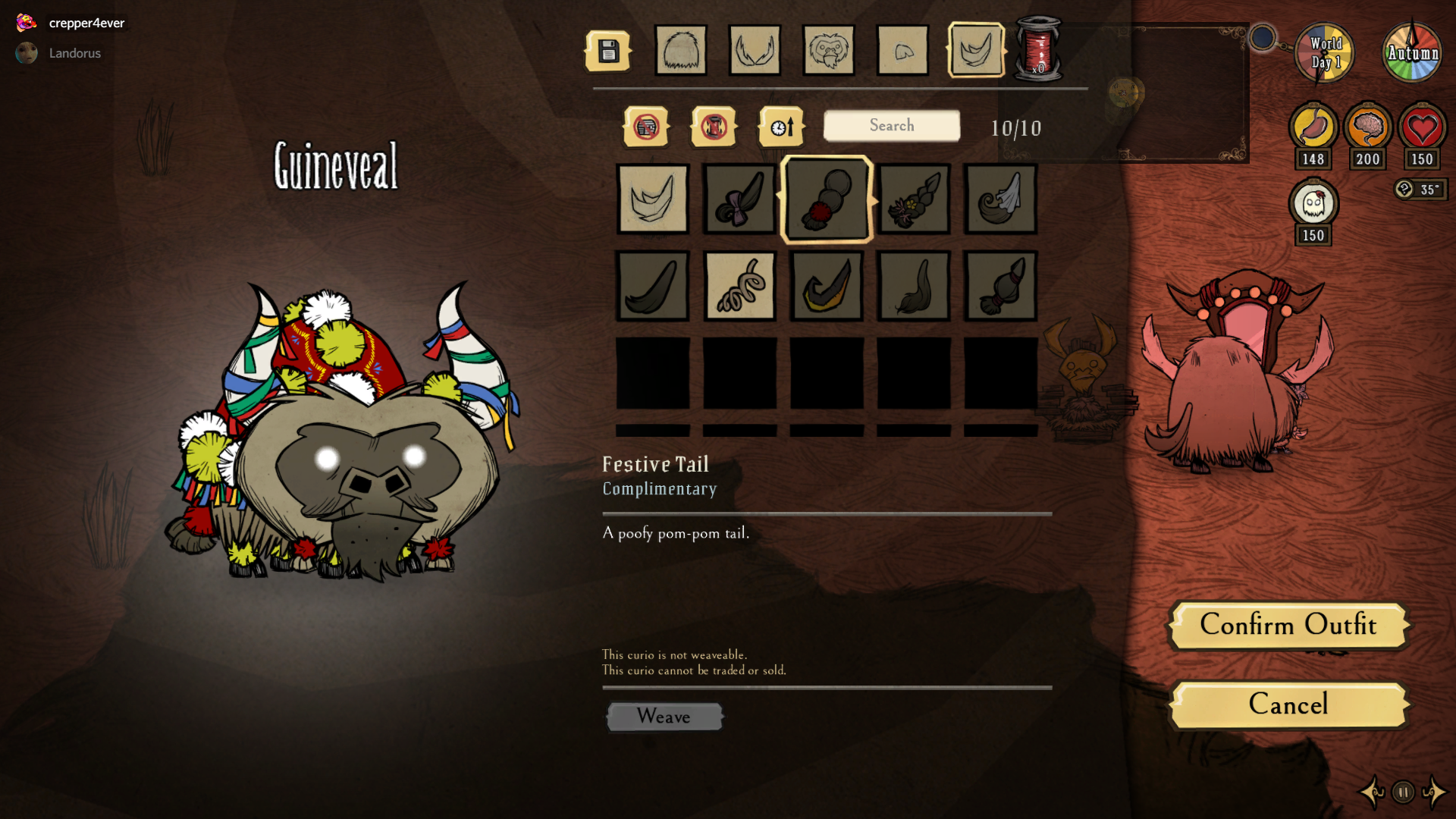Toggle the clock sort order button
The width and height of the screenshot is (1456, 819).
point(781,127)
